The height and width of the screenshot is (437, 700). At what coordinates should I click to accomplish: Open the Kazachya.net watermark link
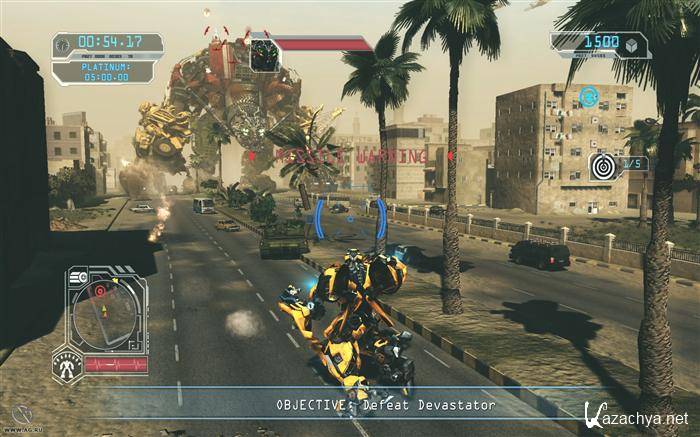pyautogui.click(x=635, y=416)
